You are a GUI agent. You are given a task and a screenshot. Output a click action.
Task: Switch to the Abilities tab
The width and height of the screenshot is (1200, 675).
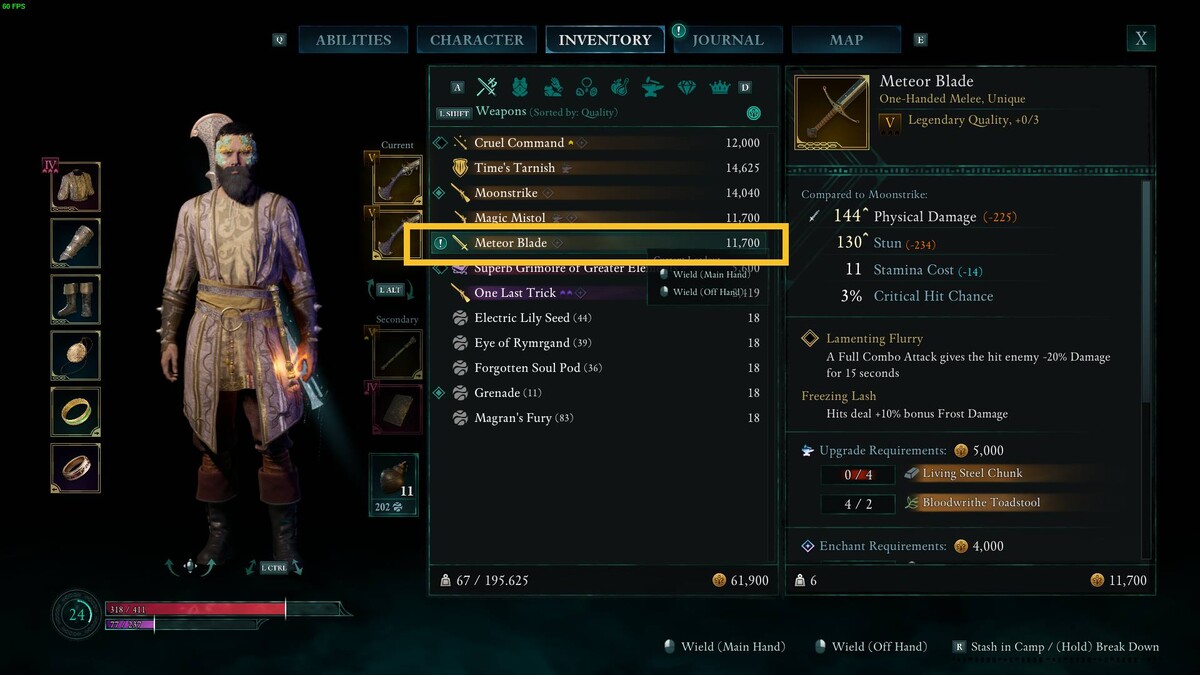(353, 40)
